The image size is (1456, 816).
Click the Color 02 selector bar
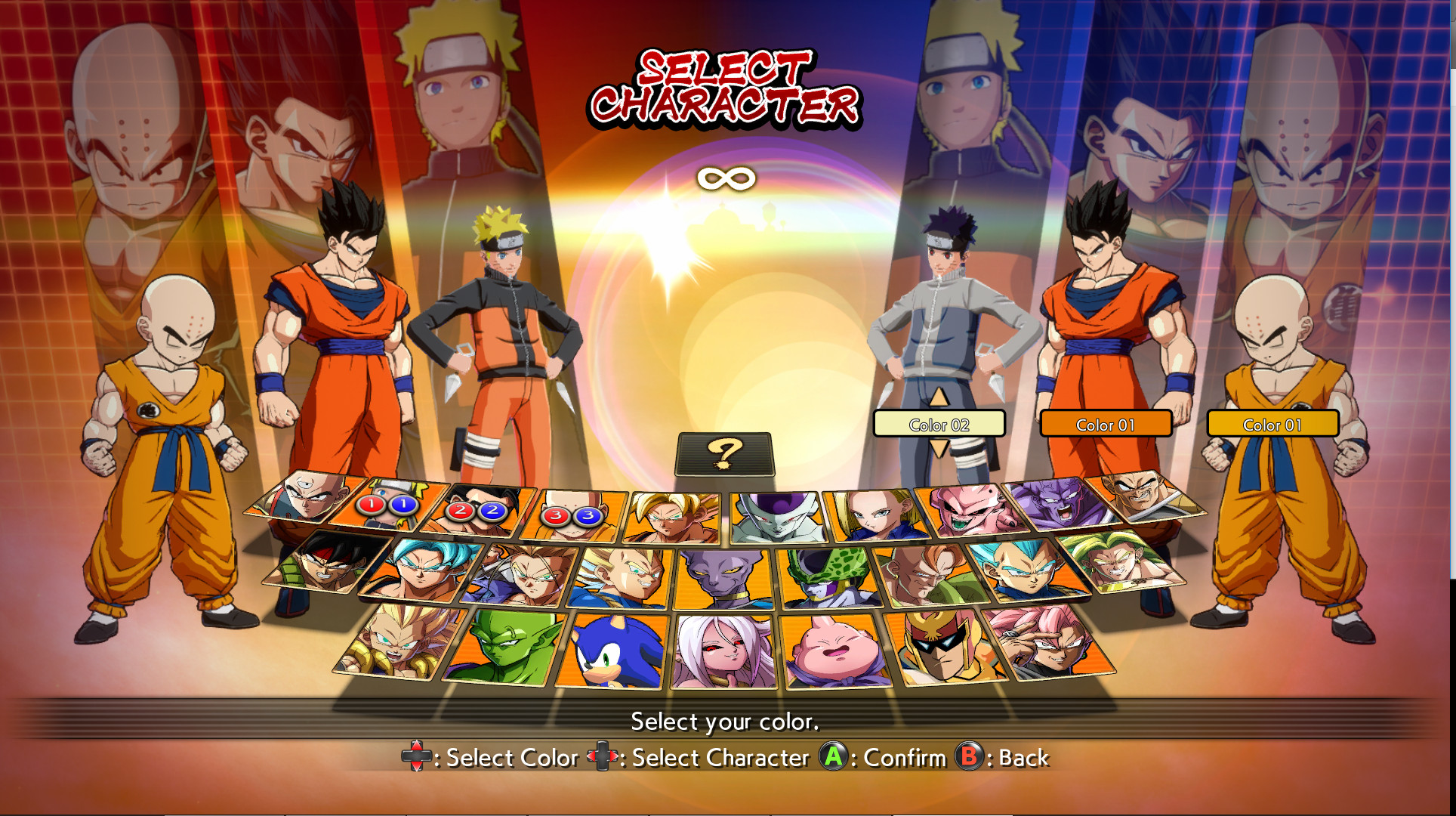click(939, 425)
